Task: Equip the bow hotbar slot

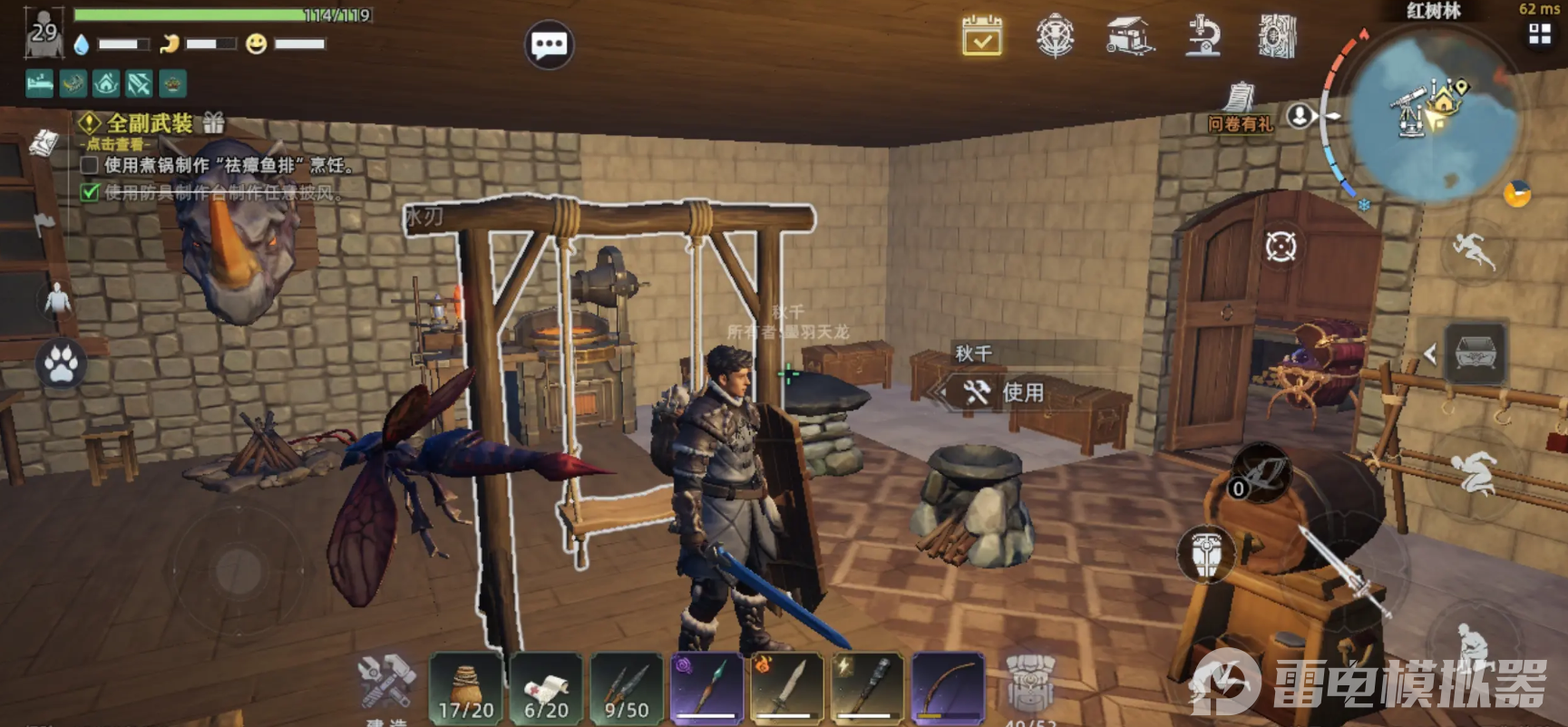Action: pos(948,689)
